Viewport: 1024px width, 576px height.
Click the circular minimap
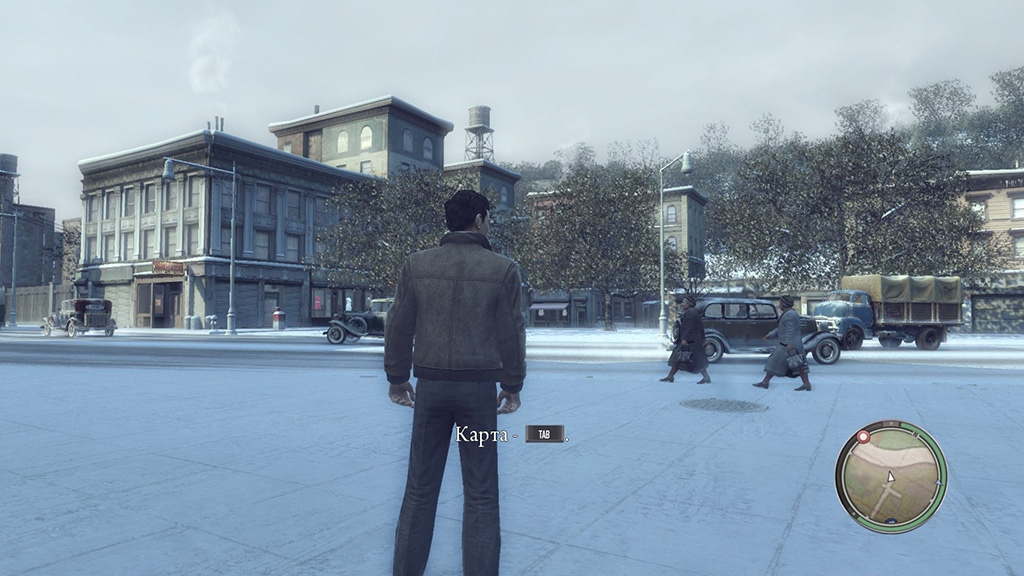point(890,476)
